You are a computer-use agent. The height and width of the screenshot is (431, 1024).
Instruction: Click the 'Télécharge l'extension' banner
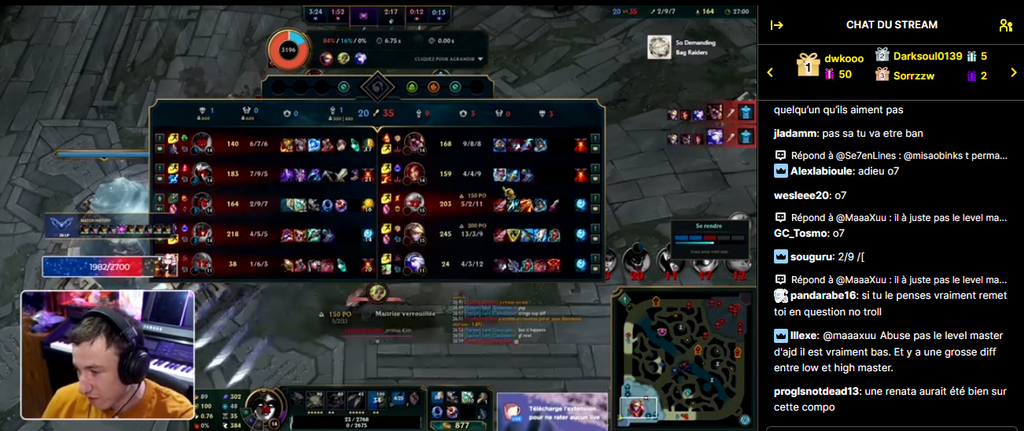552,411
